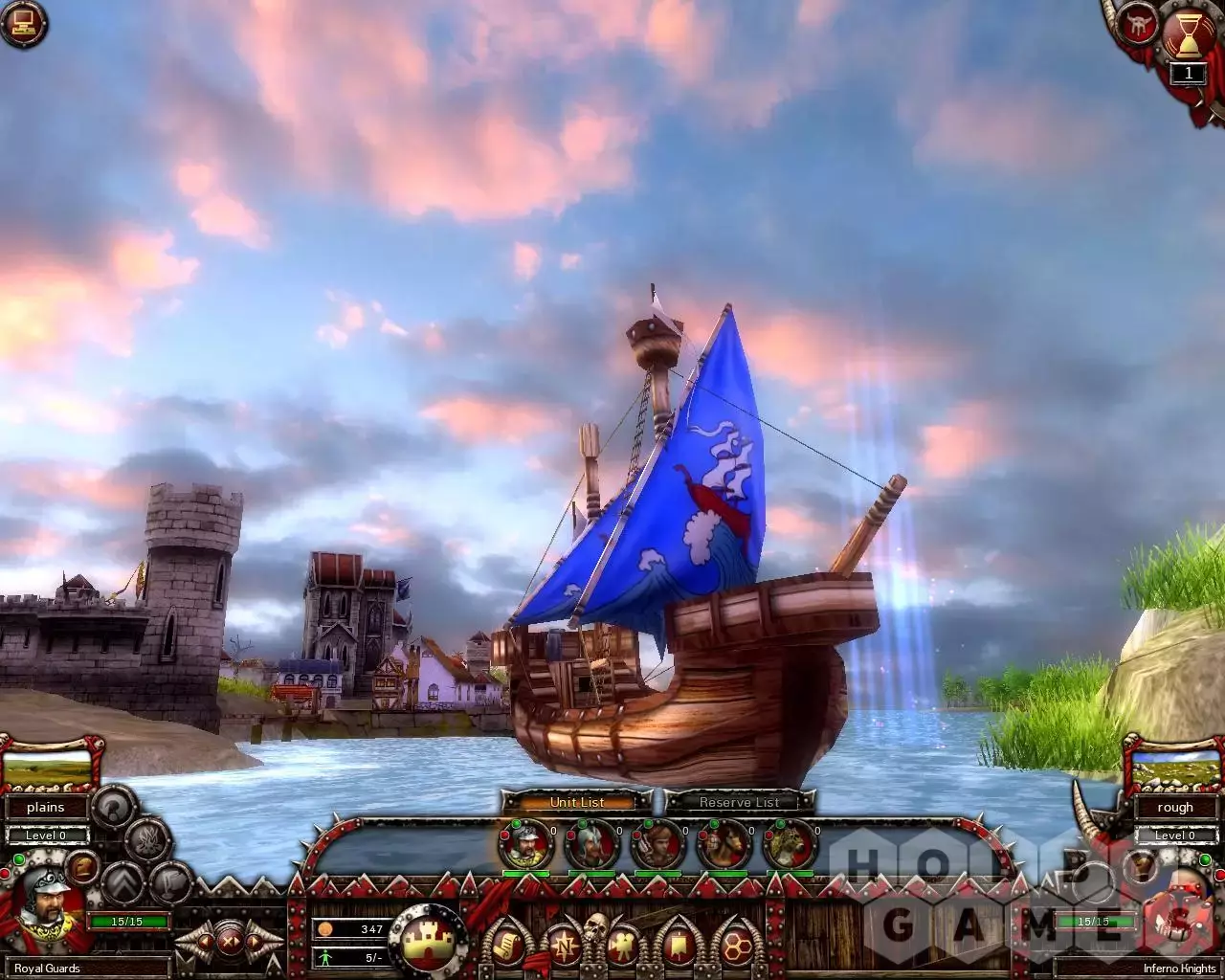This screenshot has height=980, width=1225.
Task: End the turn with the hourglass button
Action: tap(1188, 35)
